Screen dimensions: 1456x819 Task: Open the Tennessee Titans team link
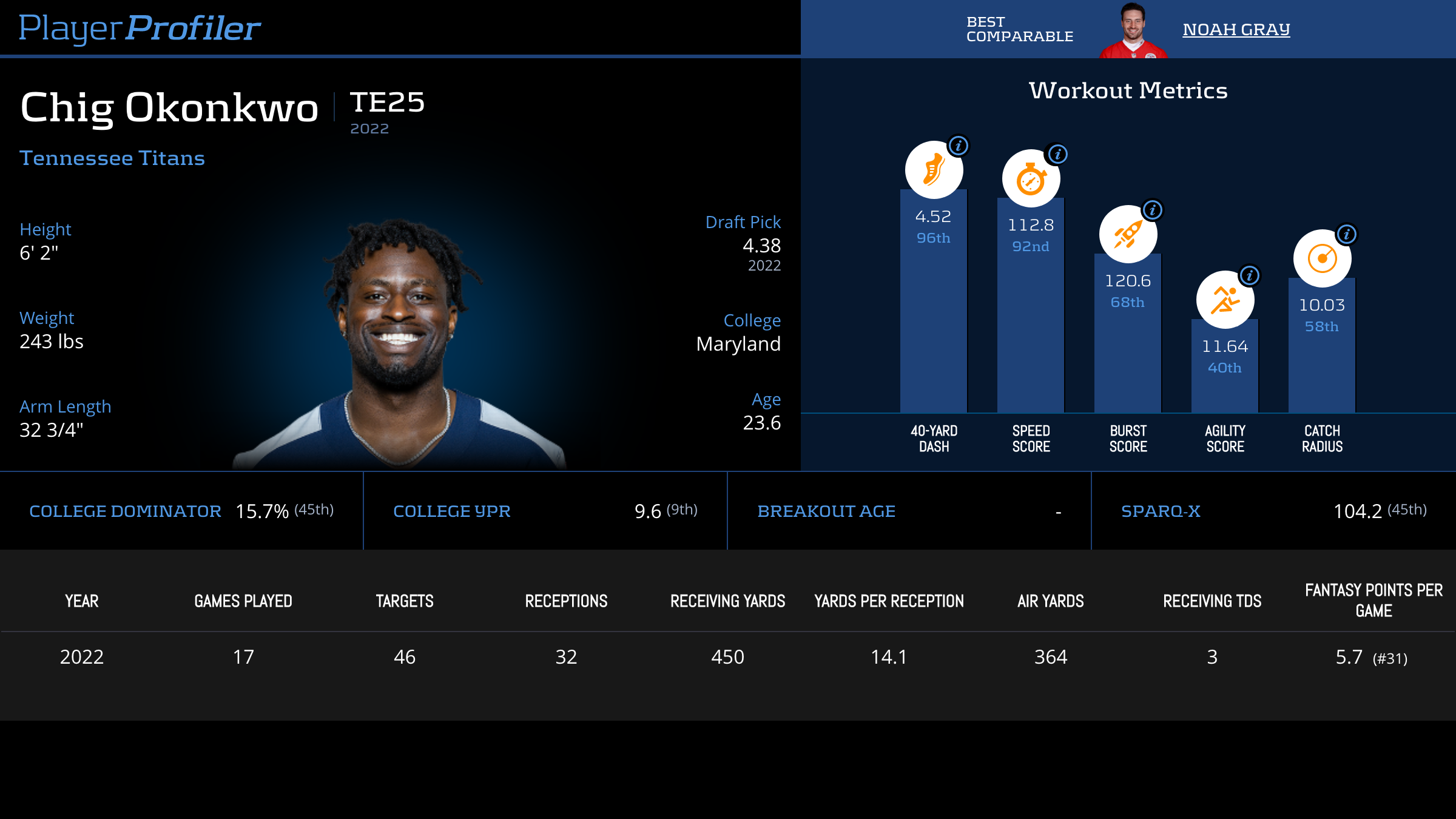click(112, 158)
